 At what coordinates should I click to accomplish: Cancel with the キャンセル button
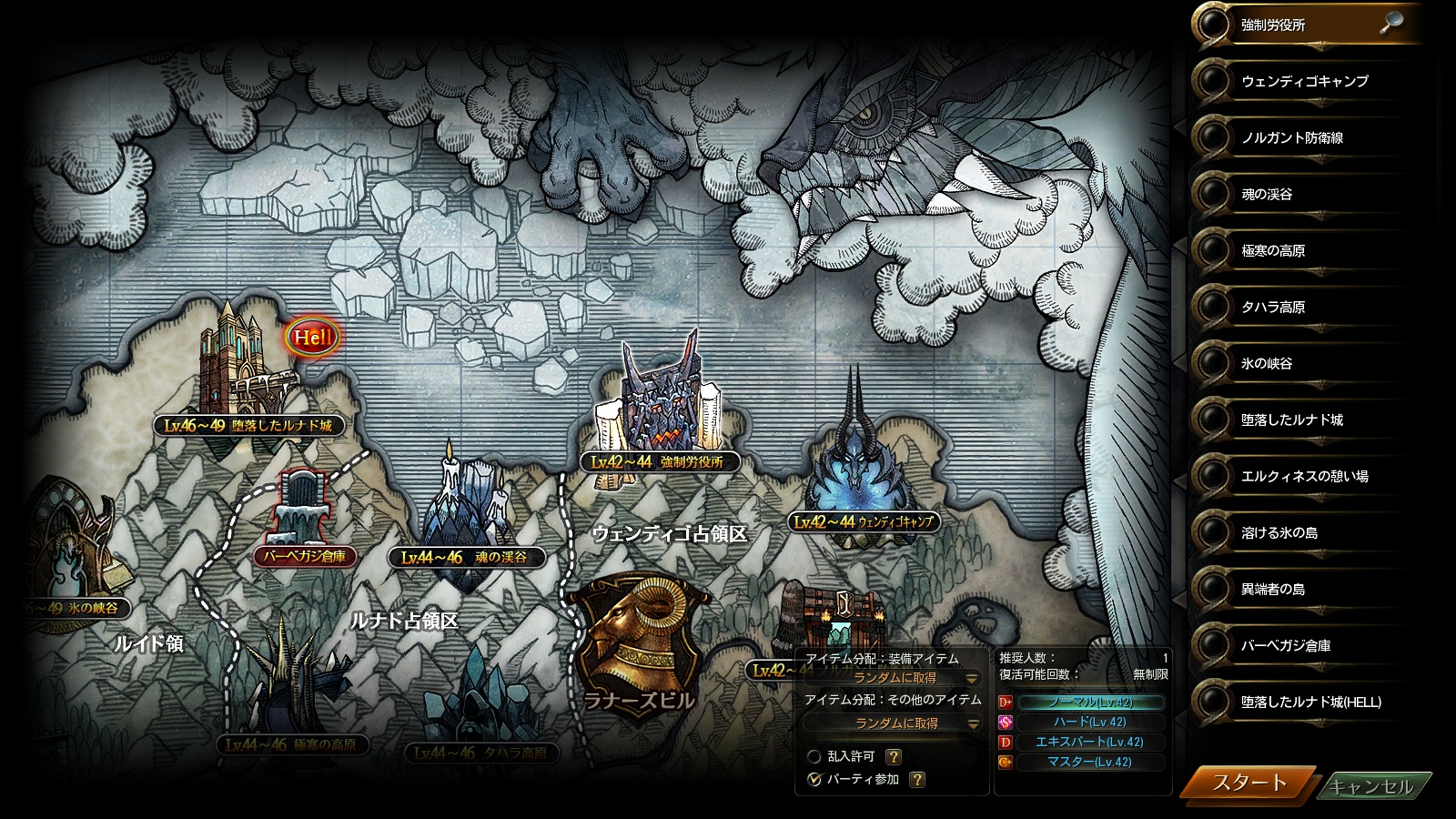point(1371,786)
